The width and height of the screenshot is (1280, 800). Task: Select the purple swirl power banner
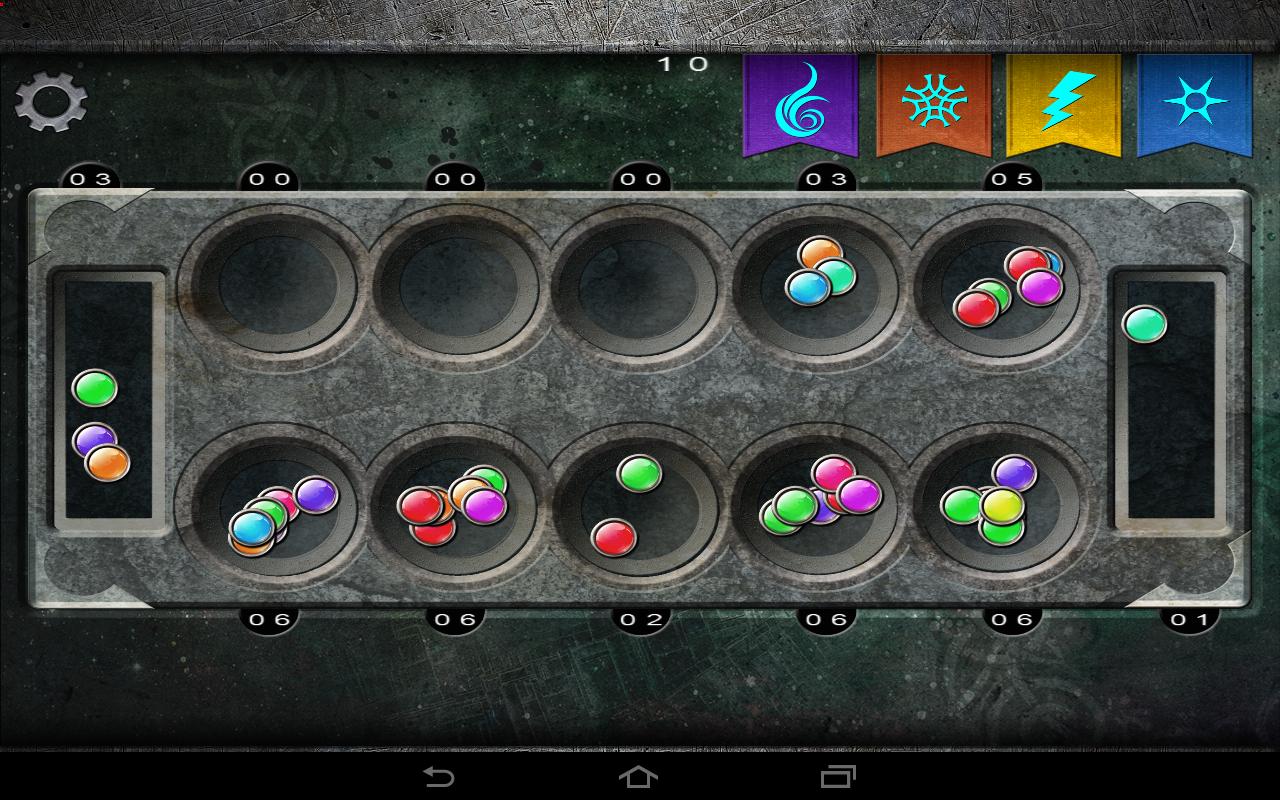pos(800,105)
